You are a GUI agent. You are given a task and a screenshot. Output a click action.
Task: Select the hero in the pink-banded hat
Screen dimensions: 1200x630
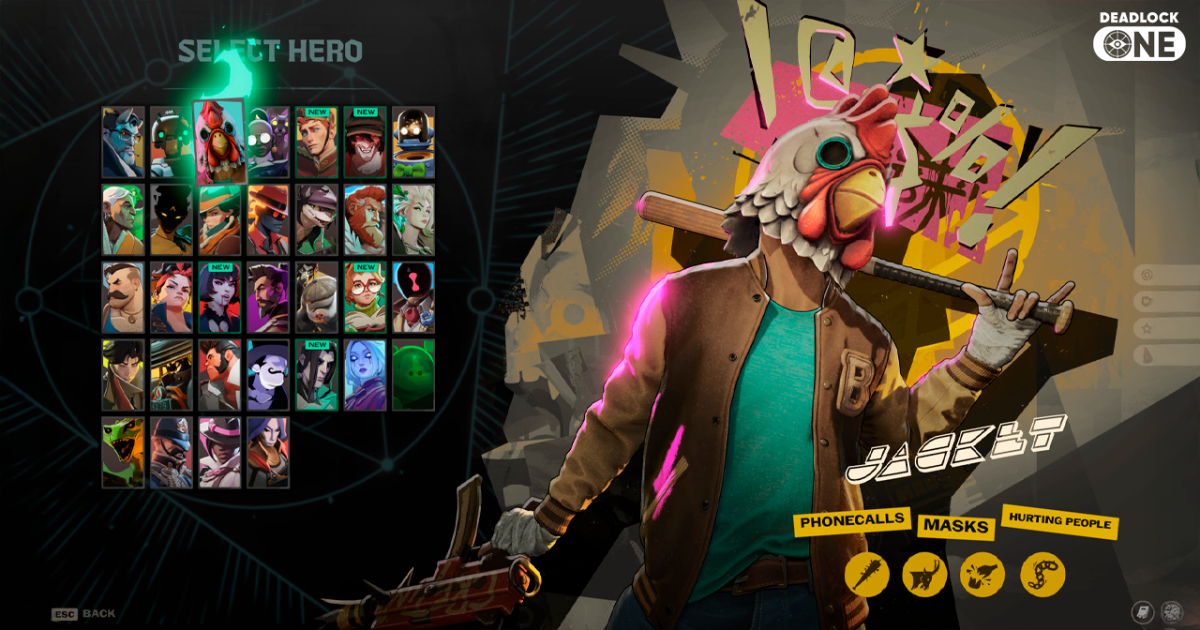[x=220, y=452]
